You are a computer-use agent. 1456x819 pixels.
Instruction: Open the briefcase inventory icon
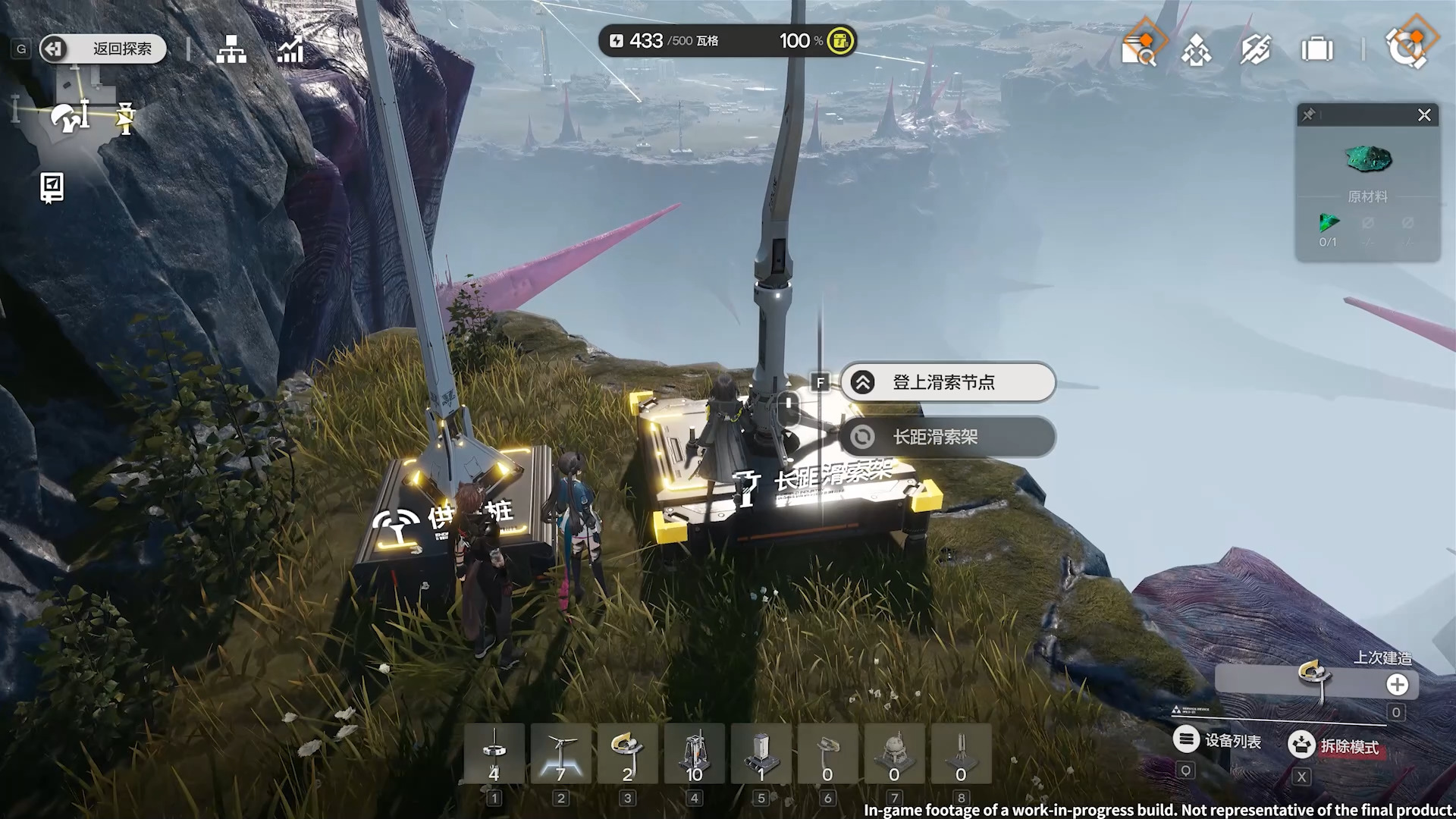click(x=1317, y=50)
